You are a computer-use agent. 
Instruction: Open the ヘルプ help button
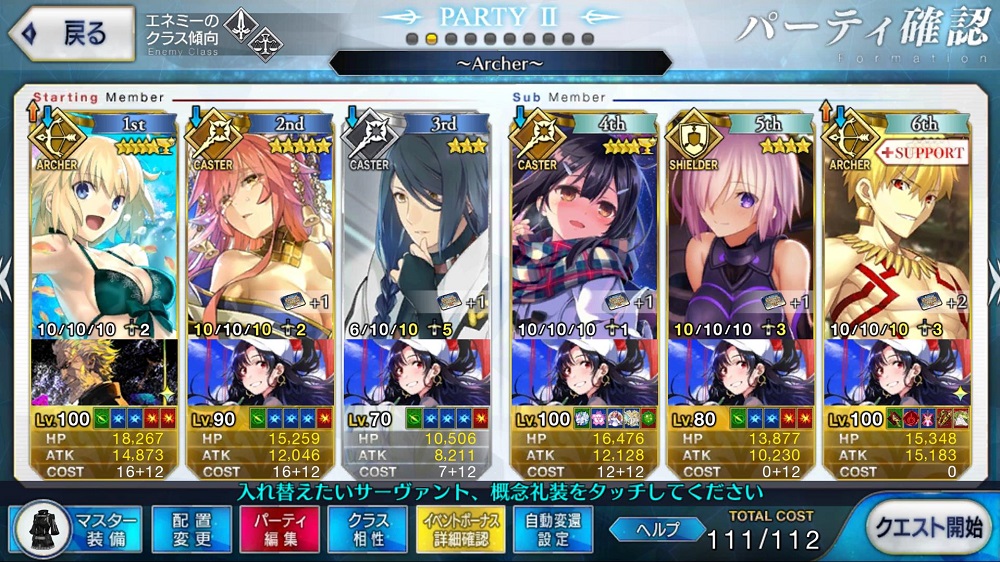(656, 529)
